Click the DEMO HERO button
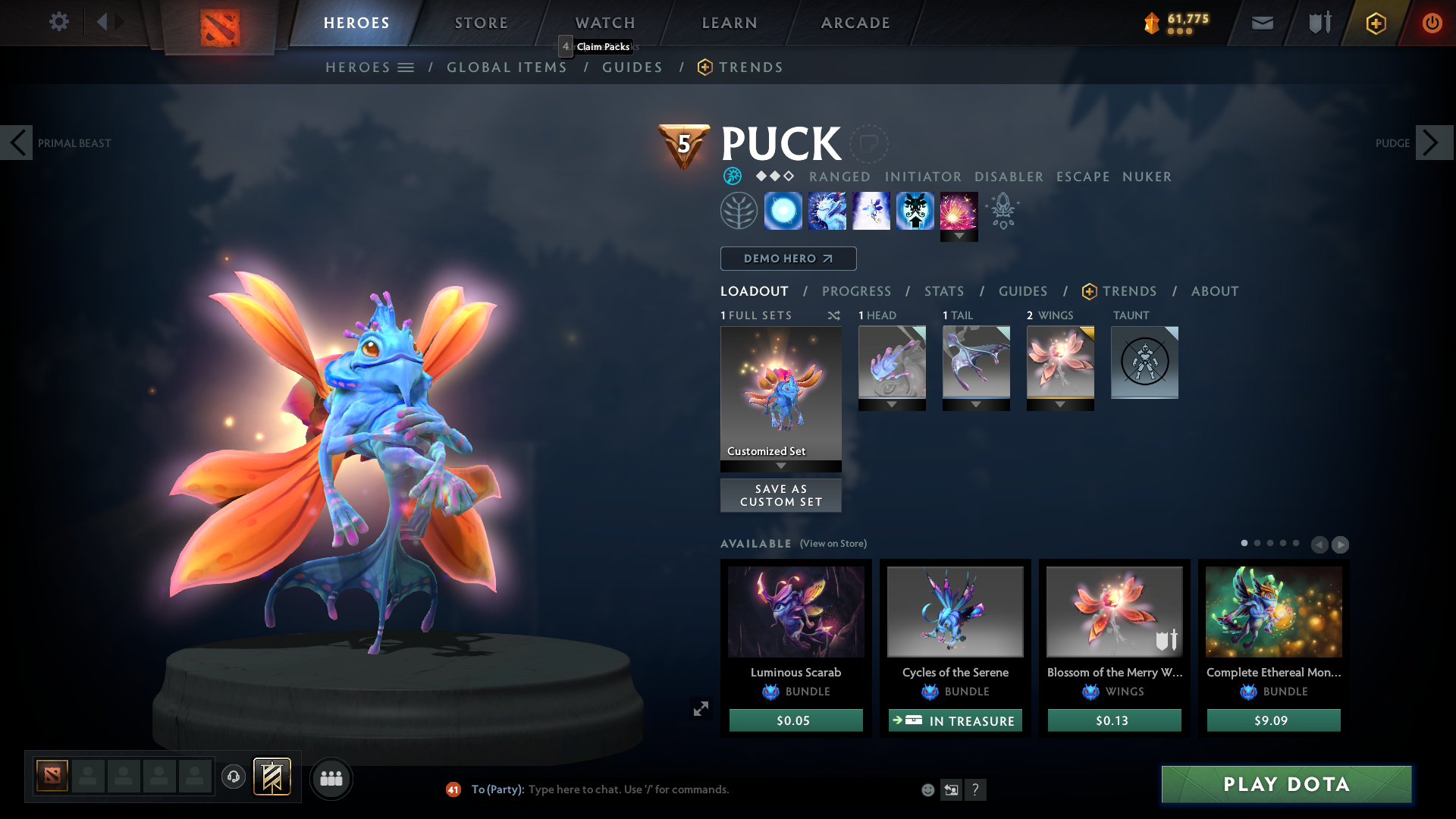The width and height of the screenshot is (1456, 819). tap(787, 259)
